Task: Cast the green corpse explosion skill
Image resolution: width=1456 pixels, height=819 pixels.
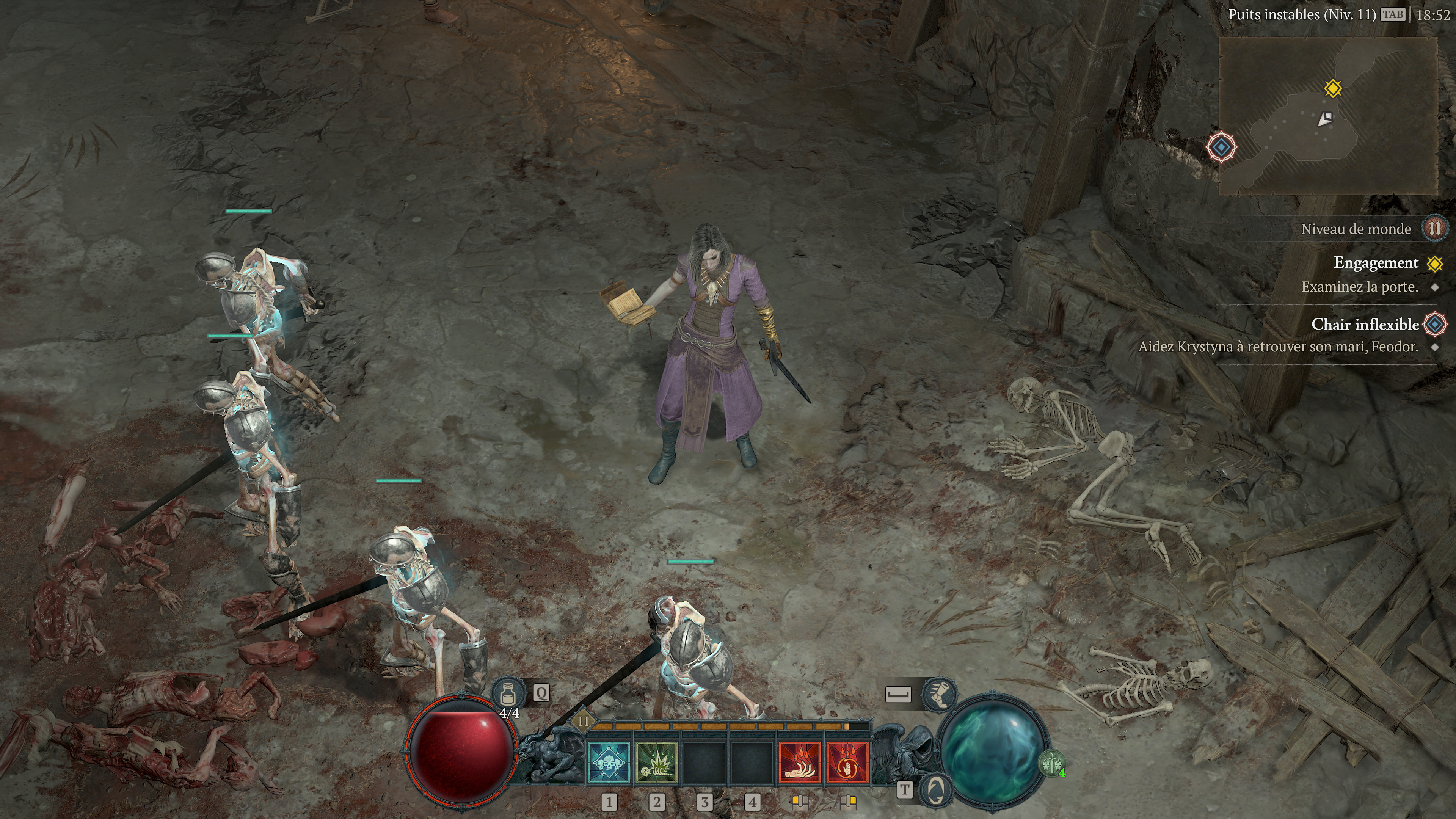Action: 656,763
